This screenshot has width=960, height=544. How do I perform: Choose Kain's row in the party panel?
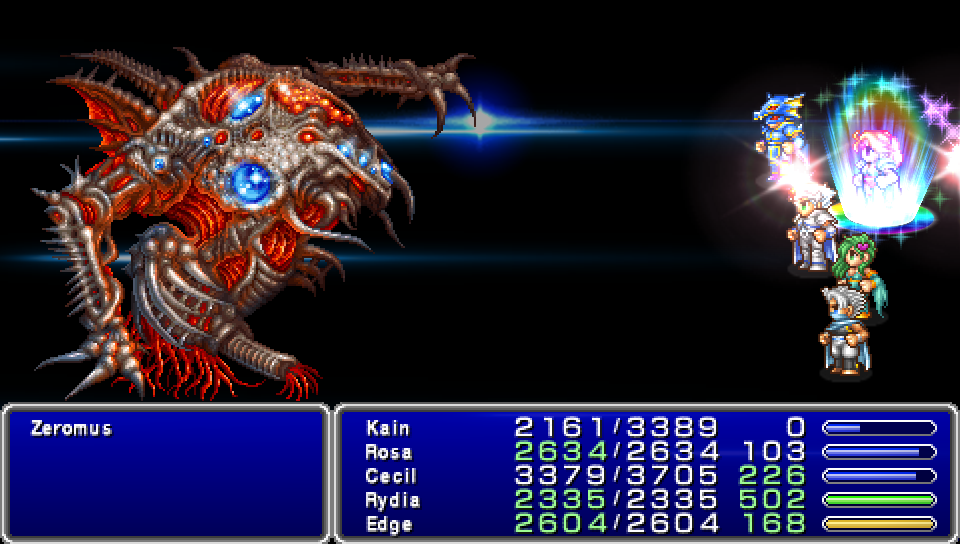[388, 428]
